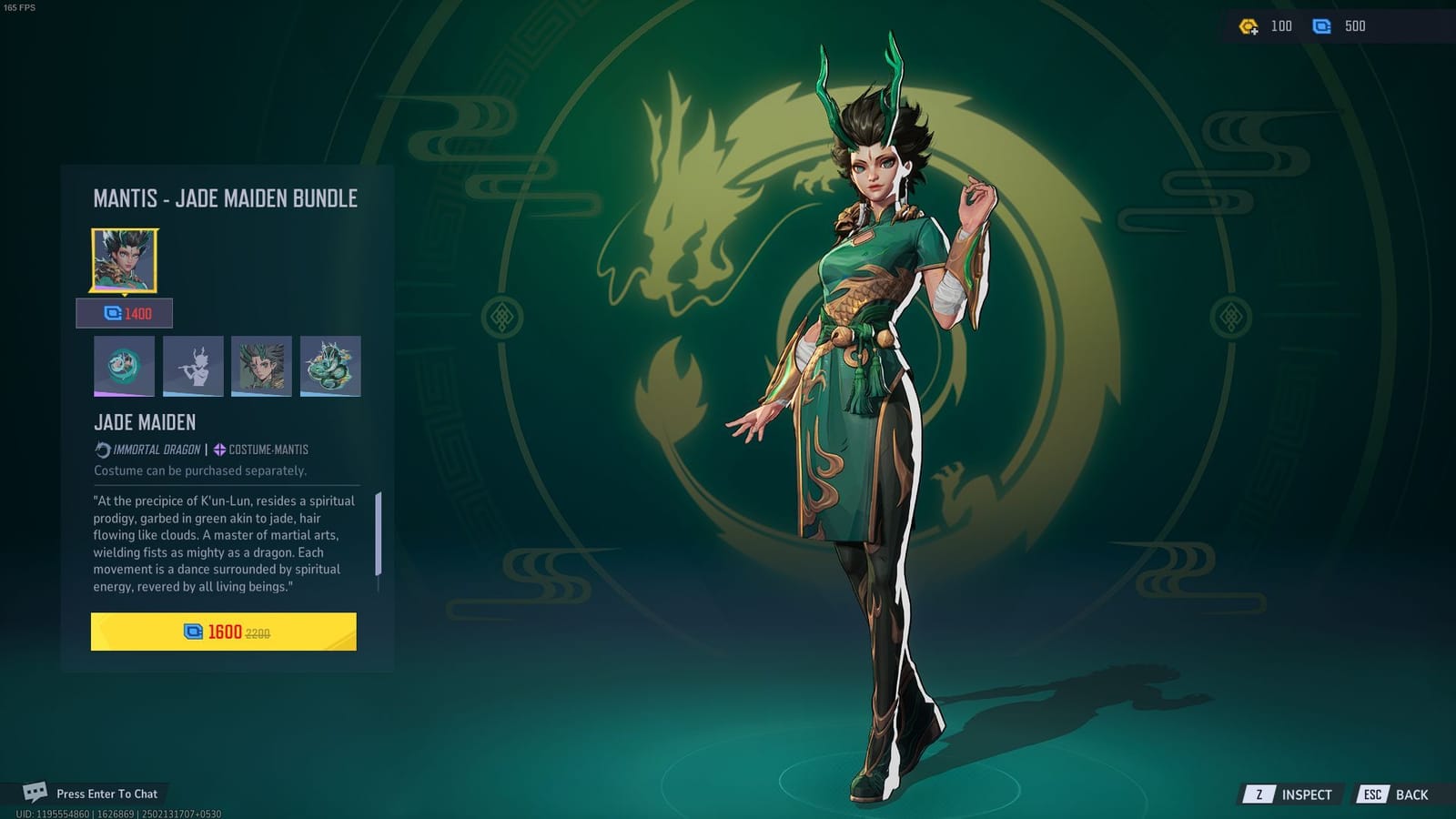The image size is (1456, 819).
Task: Click the crossed-out 2200 original price
Action: pyautogui.click(x=258, y=632)
